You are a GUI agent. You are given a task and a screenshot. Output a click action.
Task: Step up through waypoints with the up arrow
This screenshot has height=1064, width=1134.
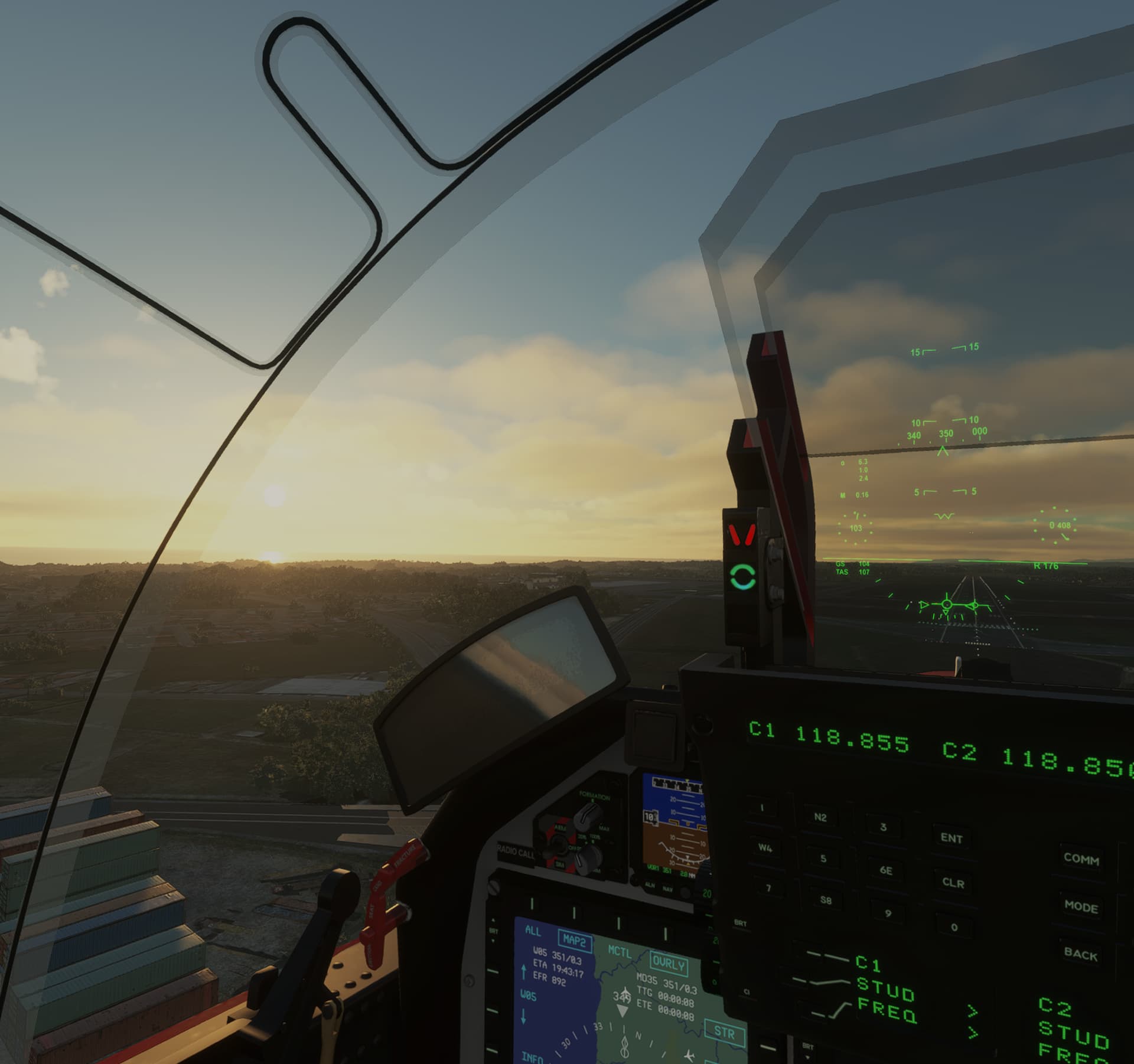[524, 971]
